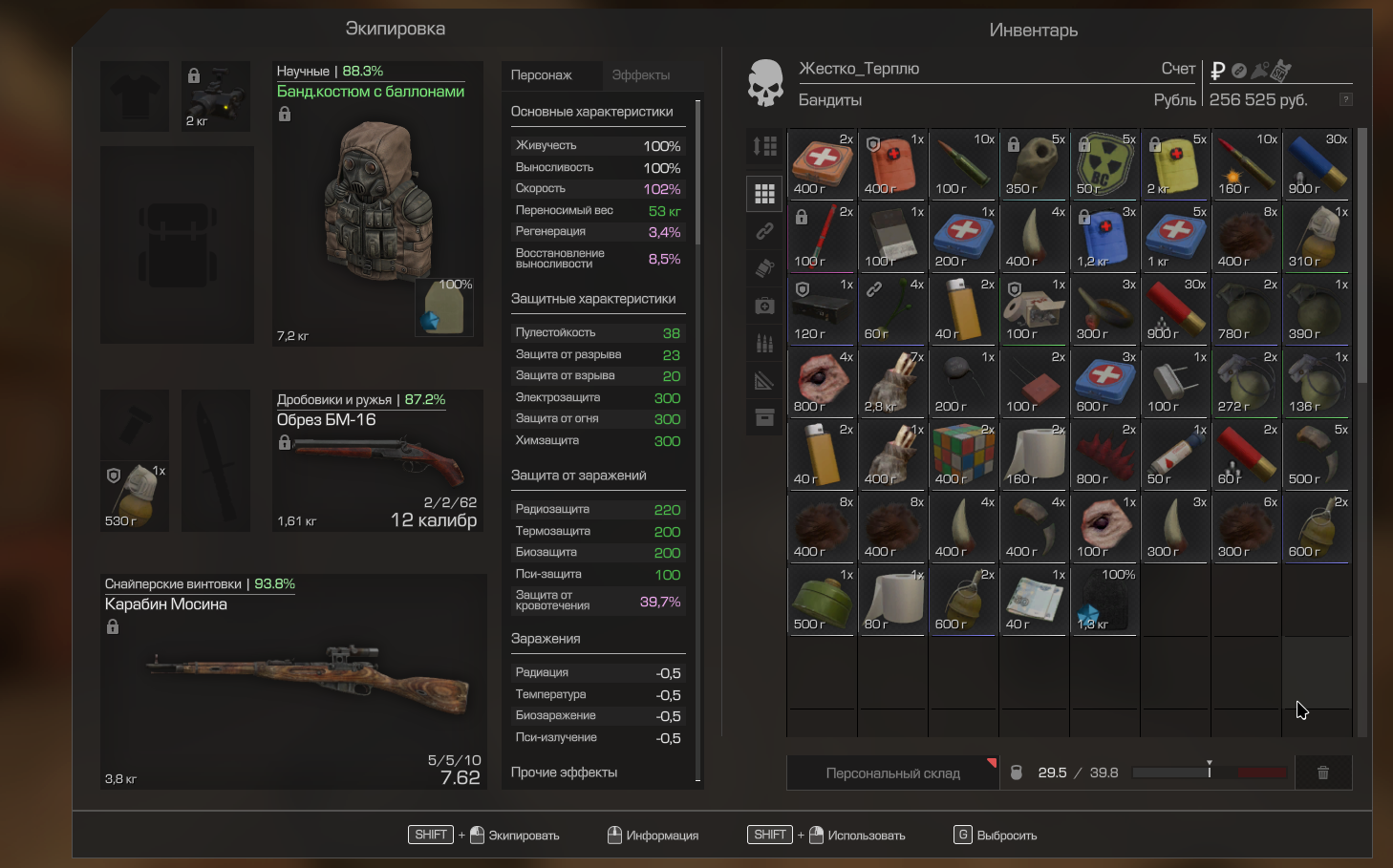Open the Персонаж tab
1393x868 pixels.
click(542, 75)
